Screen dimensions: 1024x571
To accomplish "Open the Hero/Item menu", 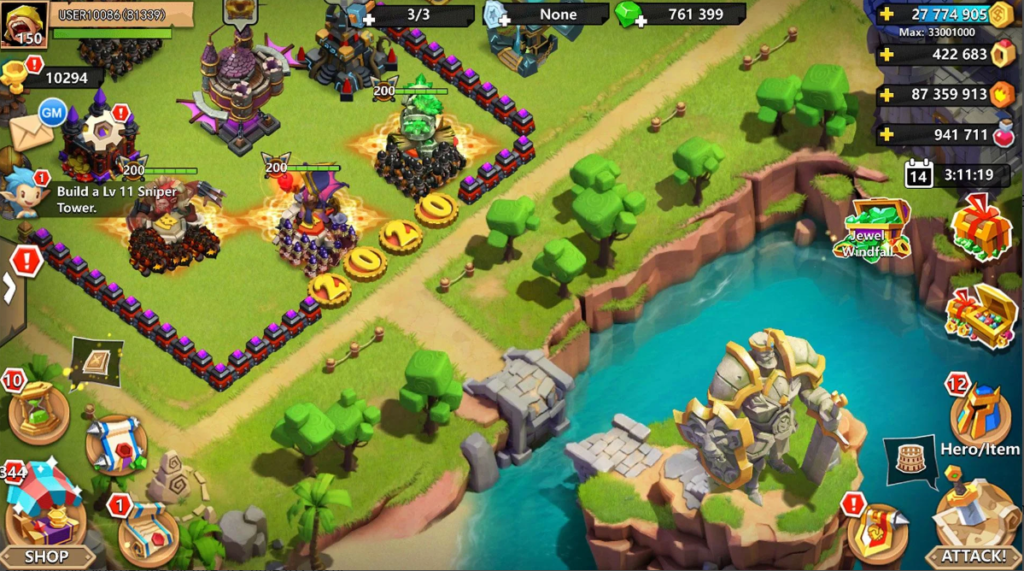I will pyautogui.click(x=979, y=415).
